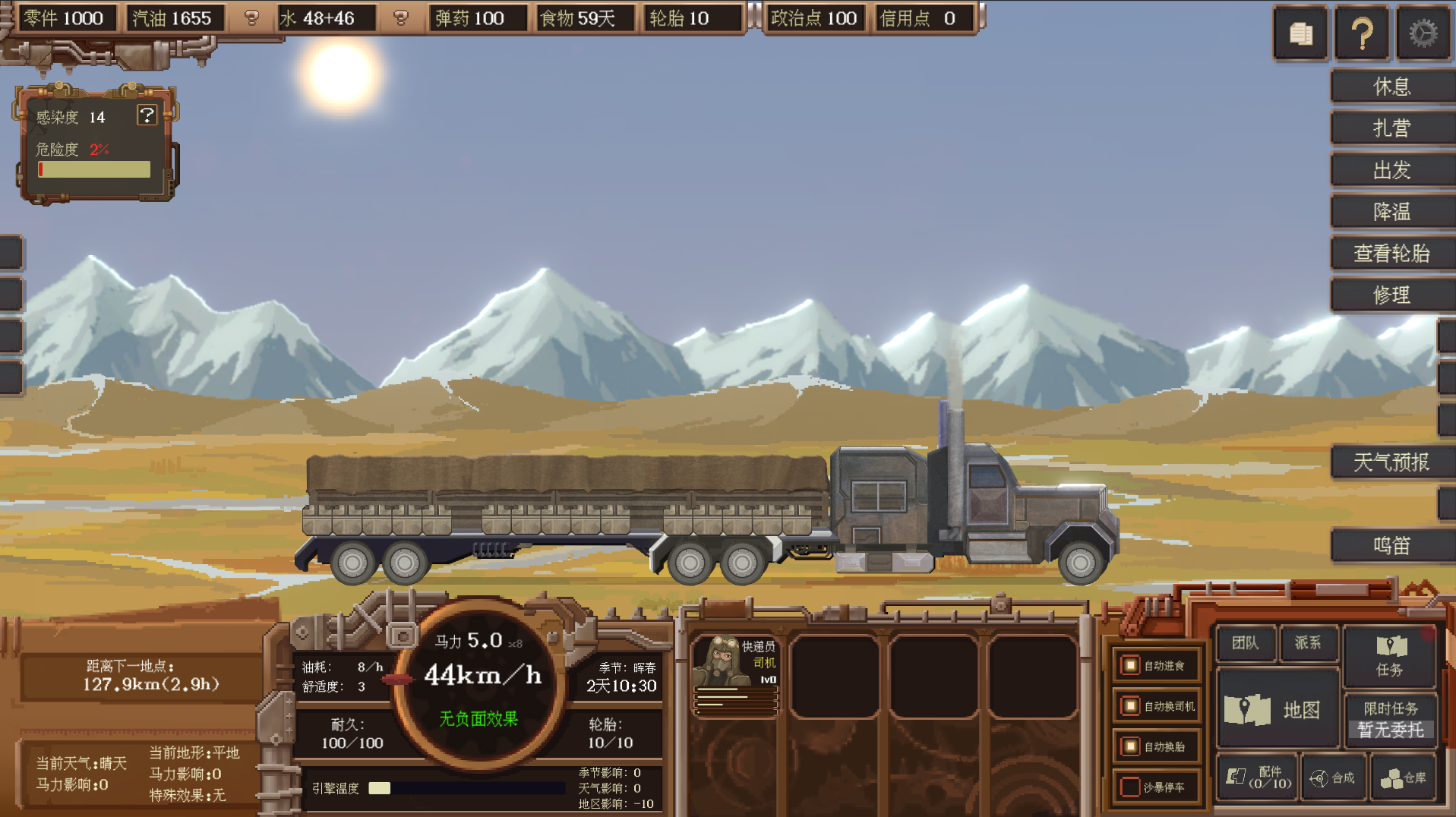Open the 配件 (0/10) parts icon
1456x817 pixels.
pos(1256,778)
